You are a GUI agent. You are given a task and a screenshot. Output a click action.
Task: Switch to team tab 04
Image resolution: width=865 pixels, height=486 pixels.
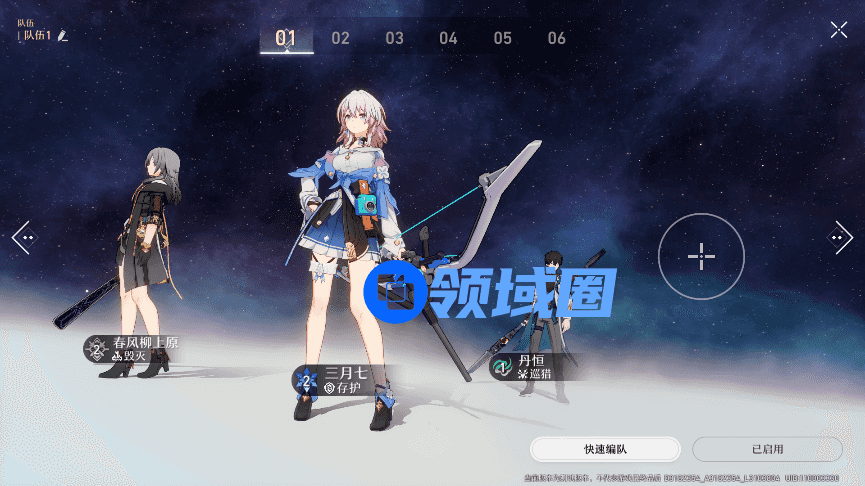coord(448,38)
